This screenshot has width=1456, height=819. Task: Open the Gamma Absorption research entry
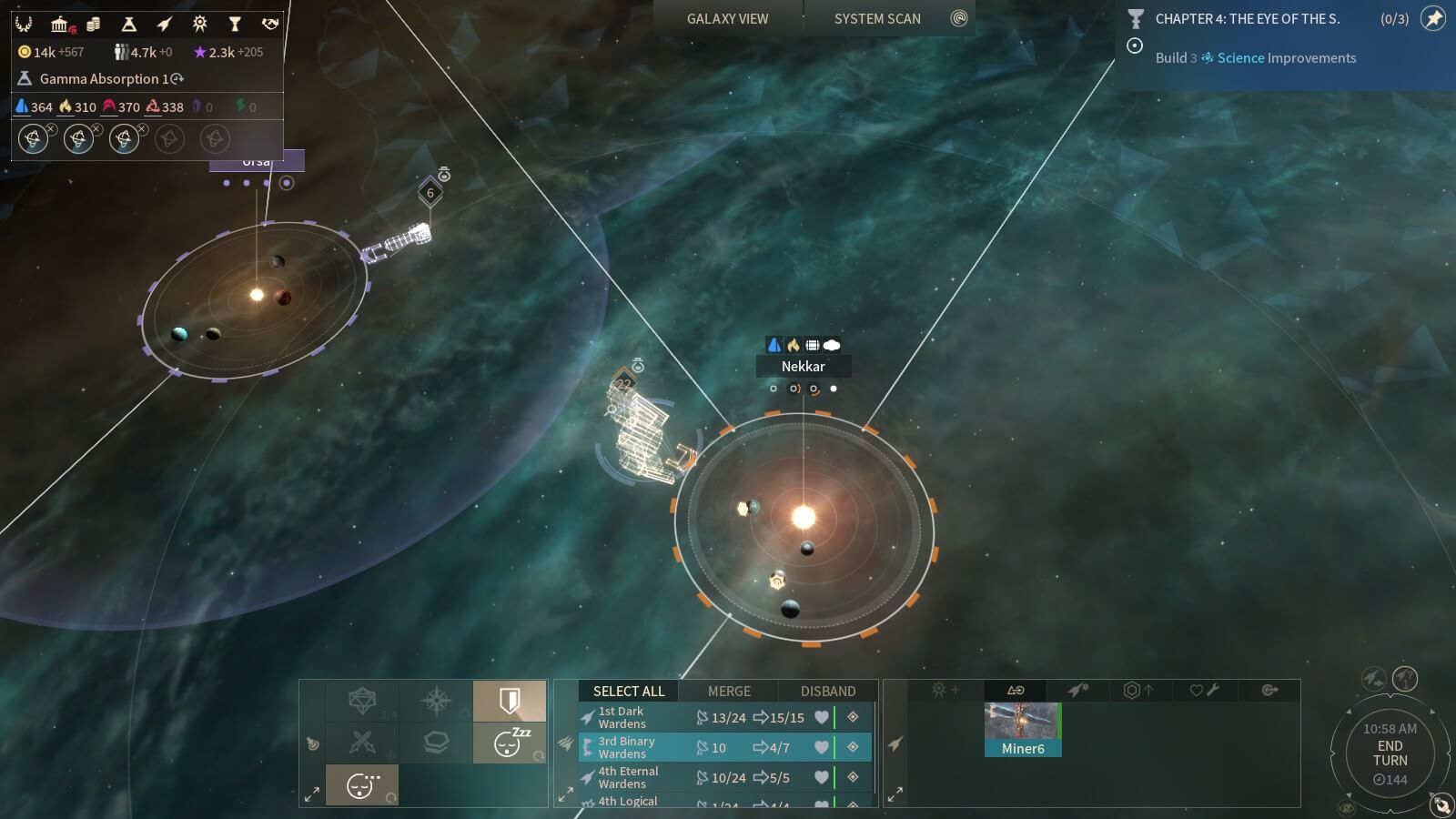tap(104, 79)
